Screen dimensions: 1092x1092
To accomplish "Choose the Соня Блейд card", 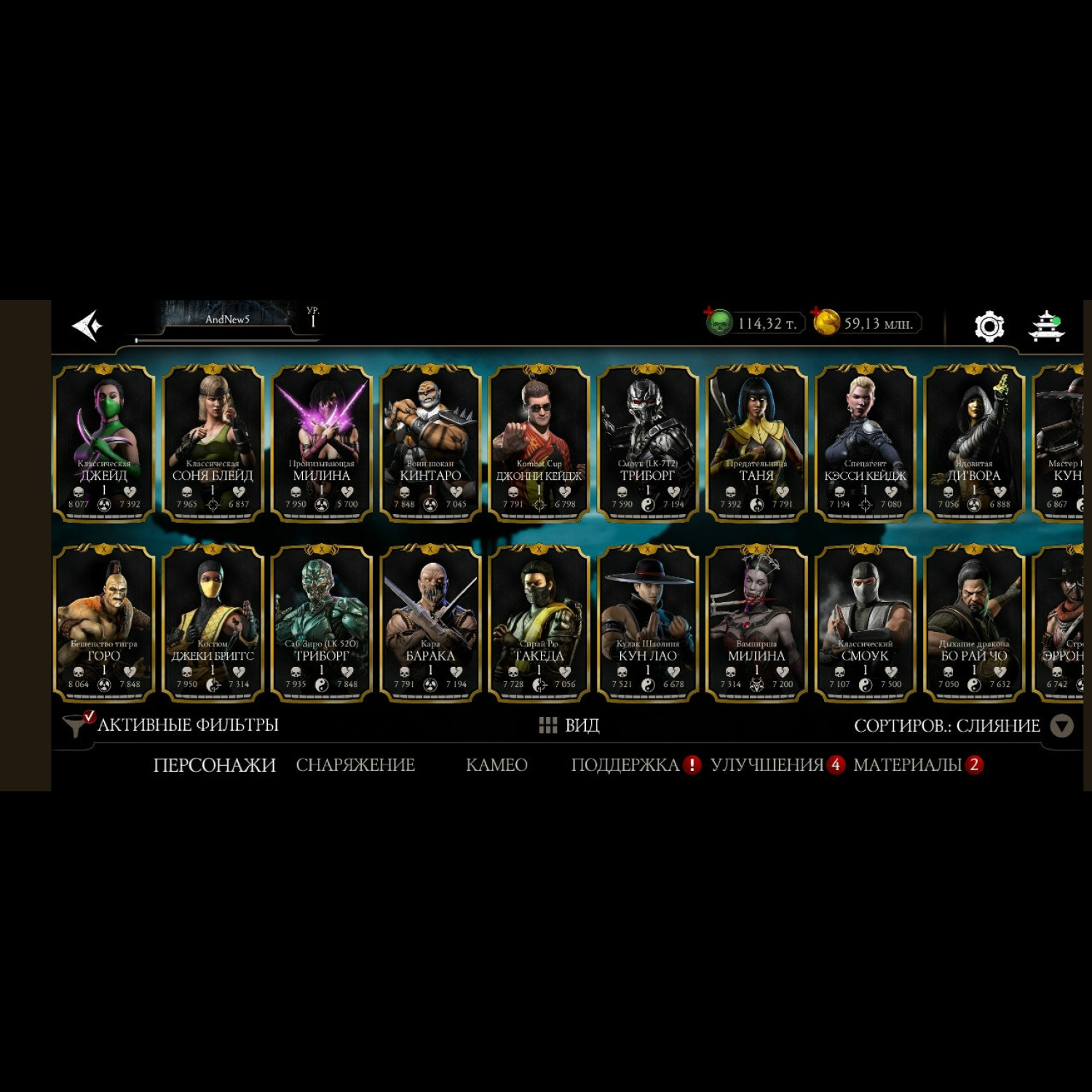I will [213, 443].
